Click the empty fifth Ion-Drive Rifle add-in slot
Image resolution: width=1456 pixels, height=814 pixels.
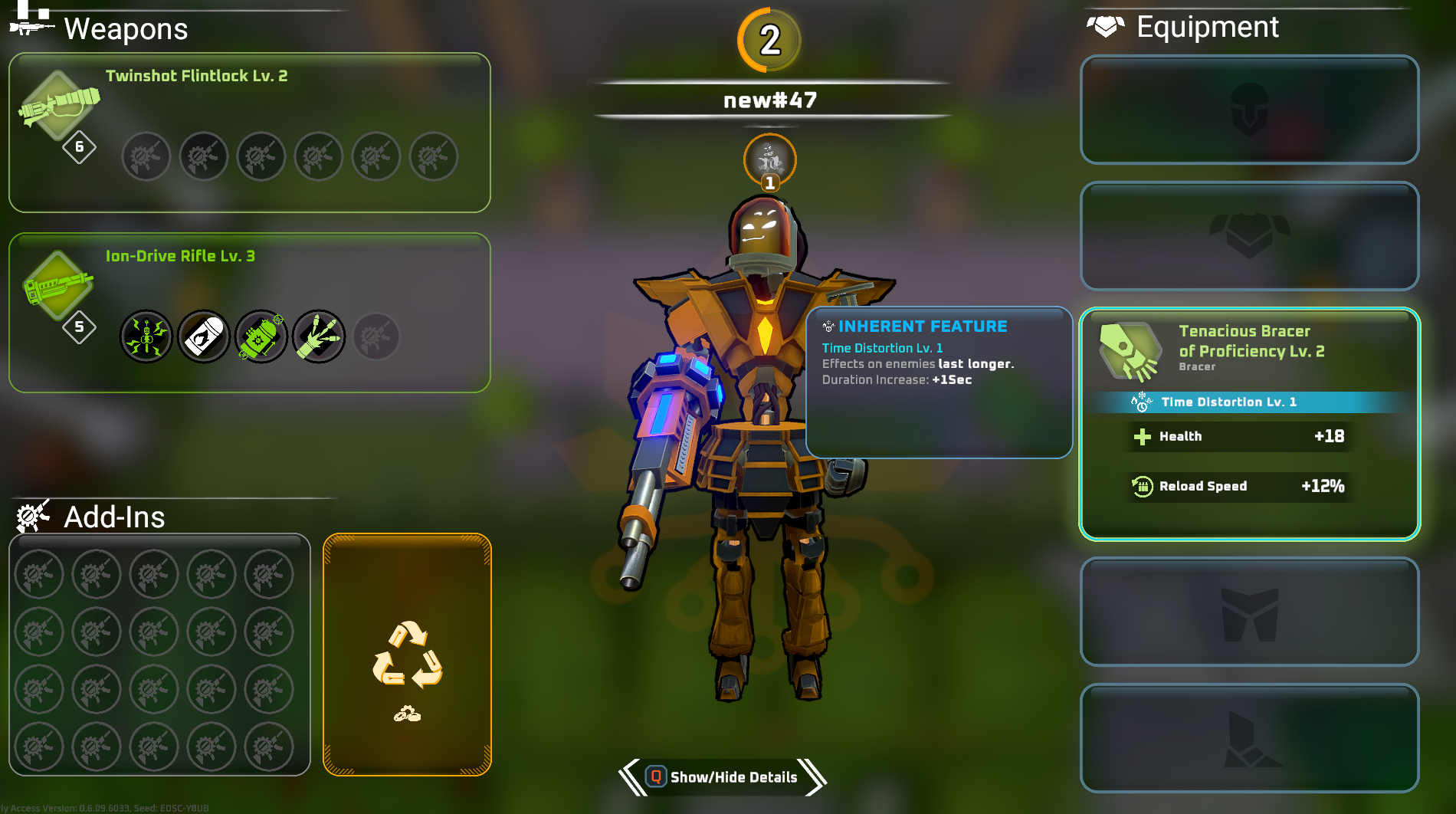coord(376,336)
